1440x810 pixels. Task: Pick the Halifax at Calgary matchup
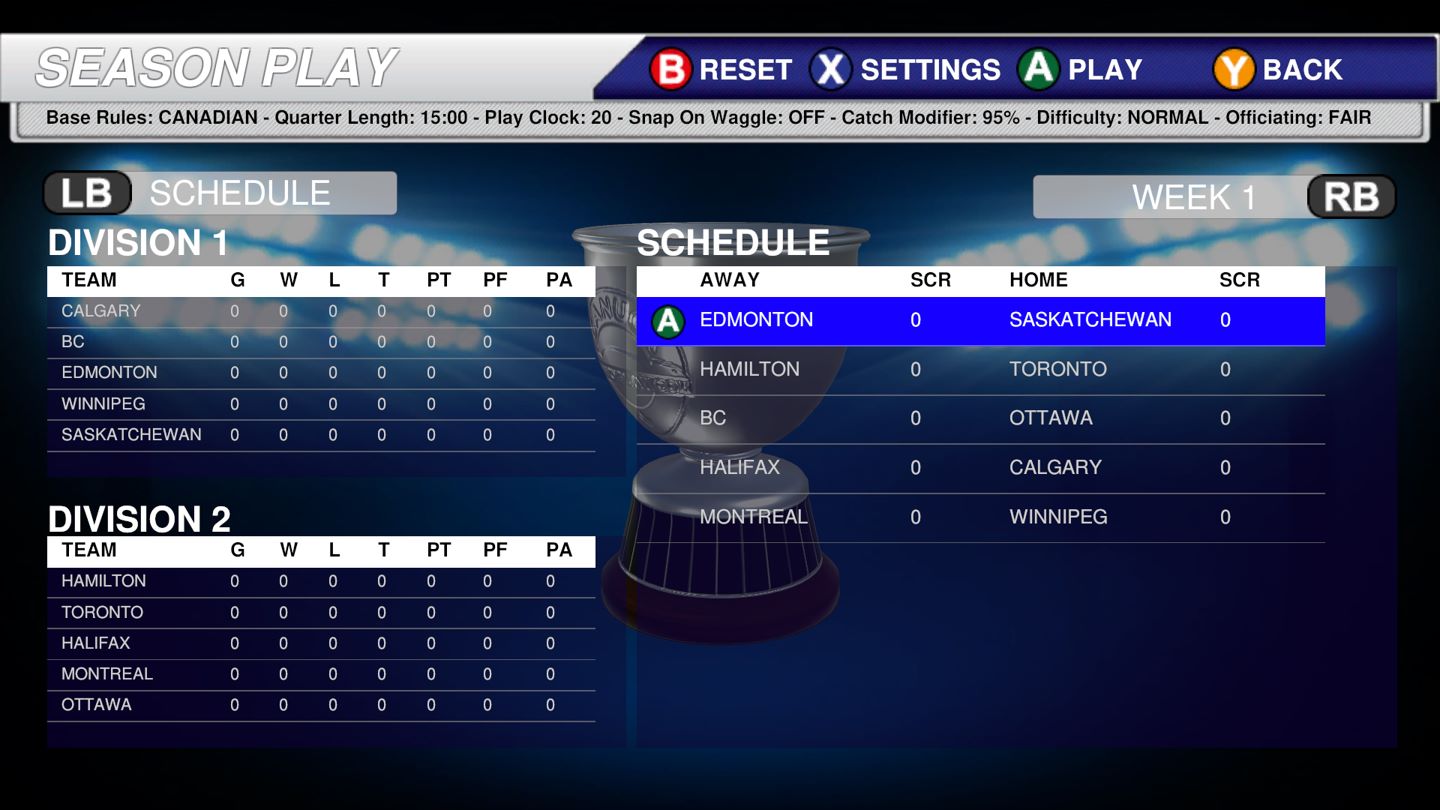(980, 468)
